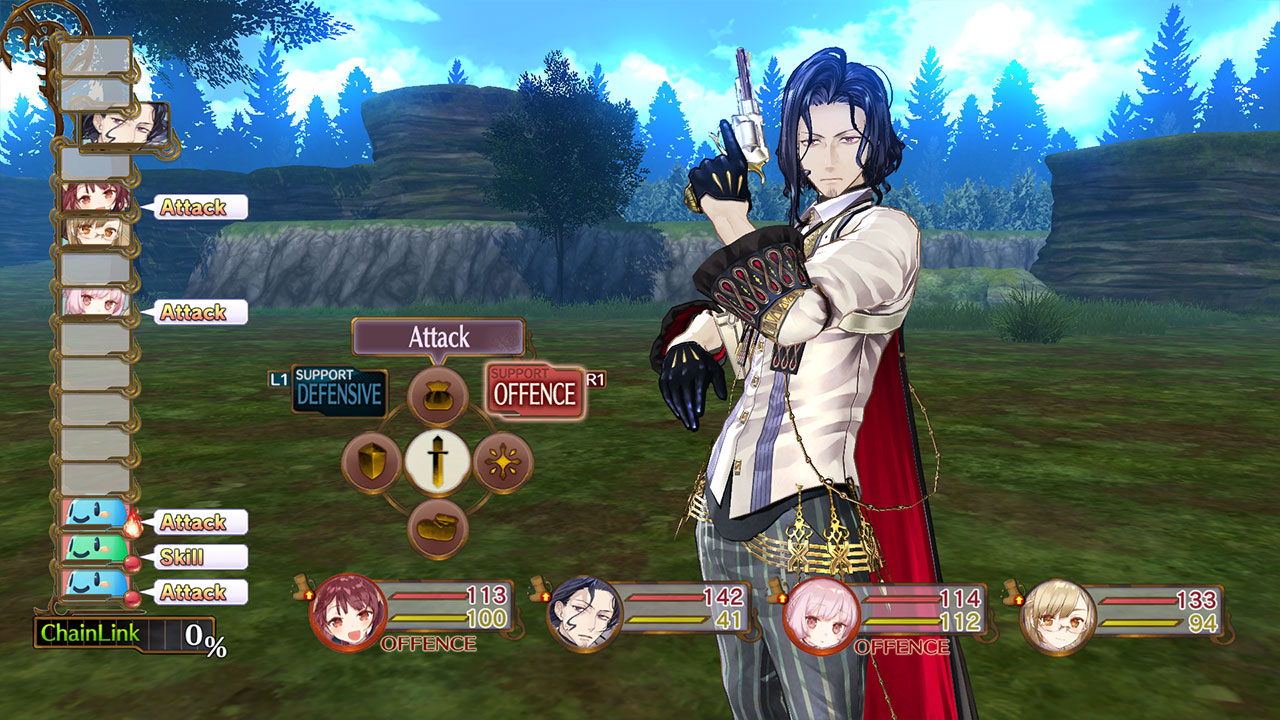
Task: Open the star-shaped Skill command
Action: [503, 462]
